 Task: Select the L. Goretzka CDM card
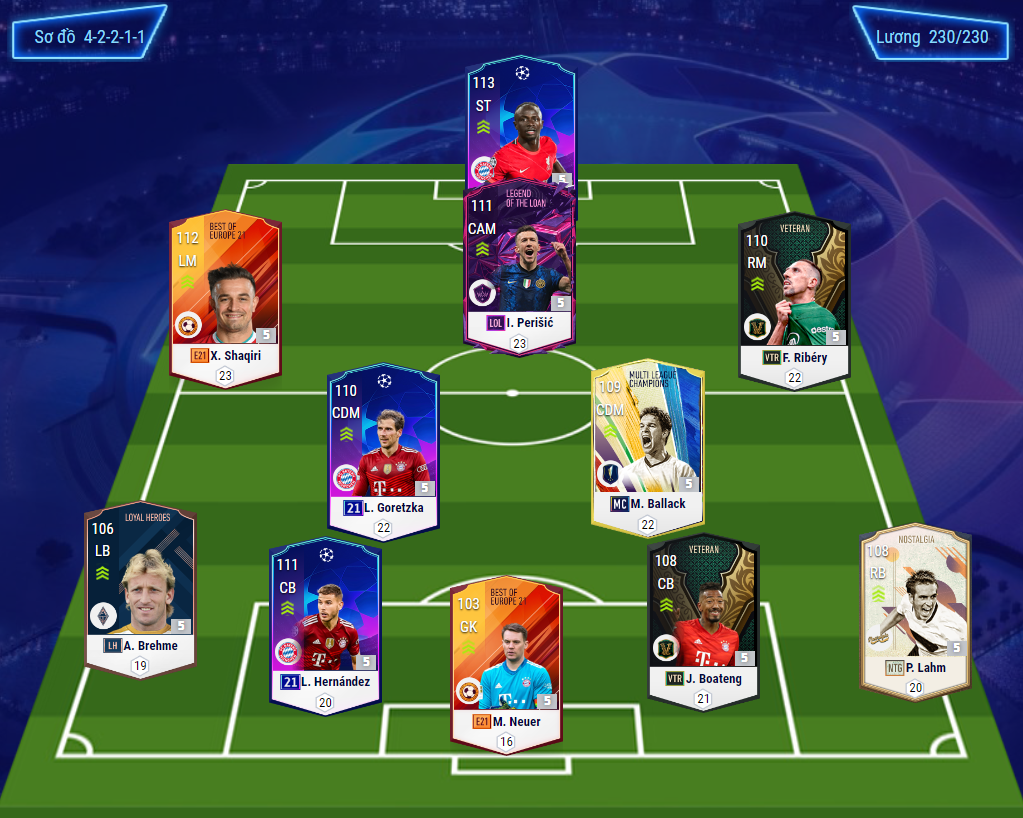(x=384, y=449)
